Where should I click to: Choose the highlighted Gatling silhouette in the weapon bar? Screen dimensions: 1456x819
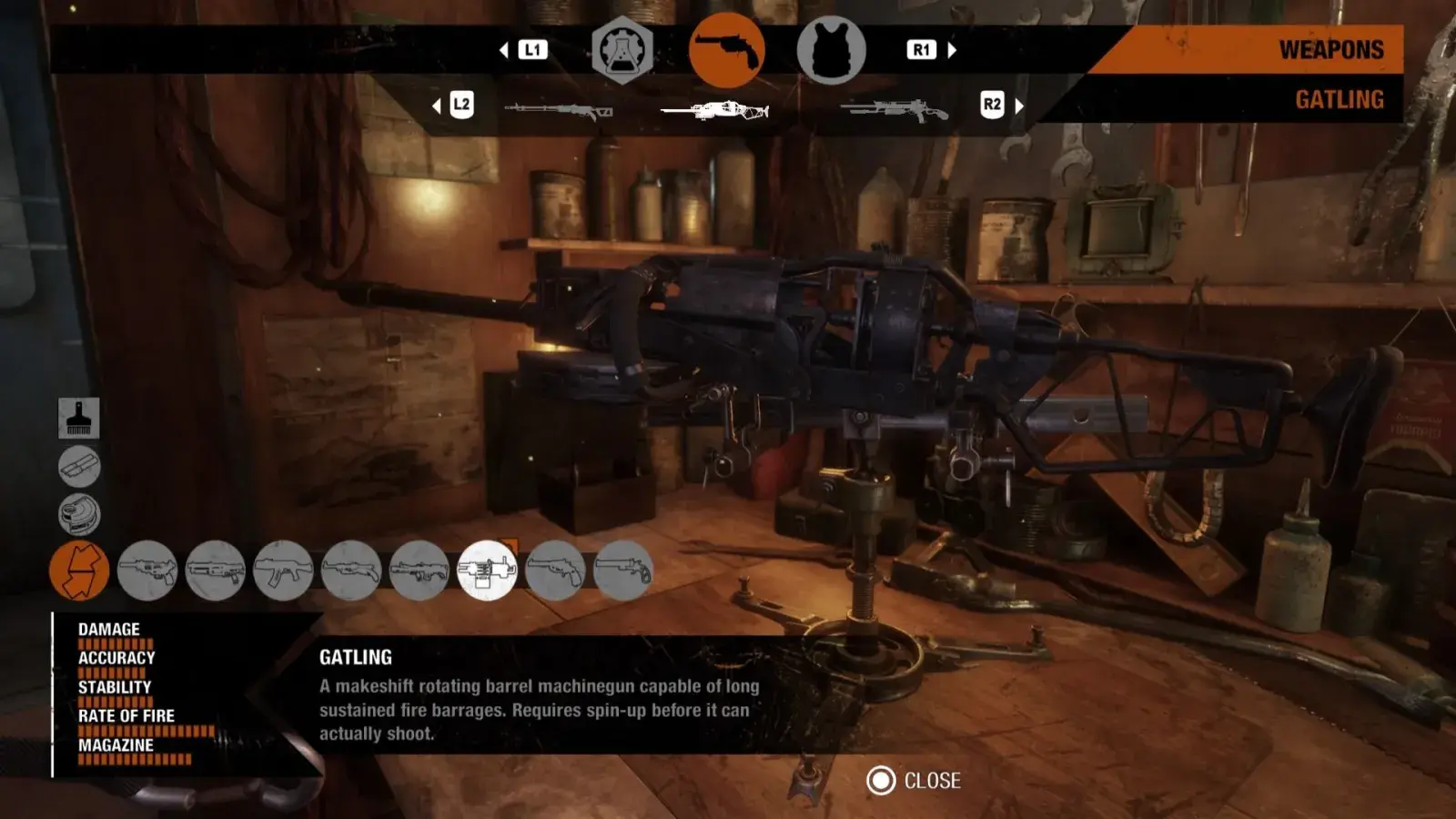coord(714,111)
